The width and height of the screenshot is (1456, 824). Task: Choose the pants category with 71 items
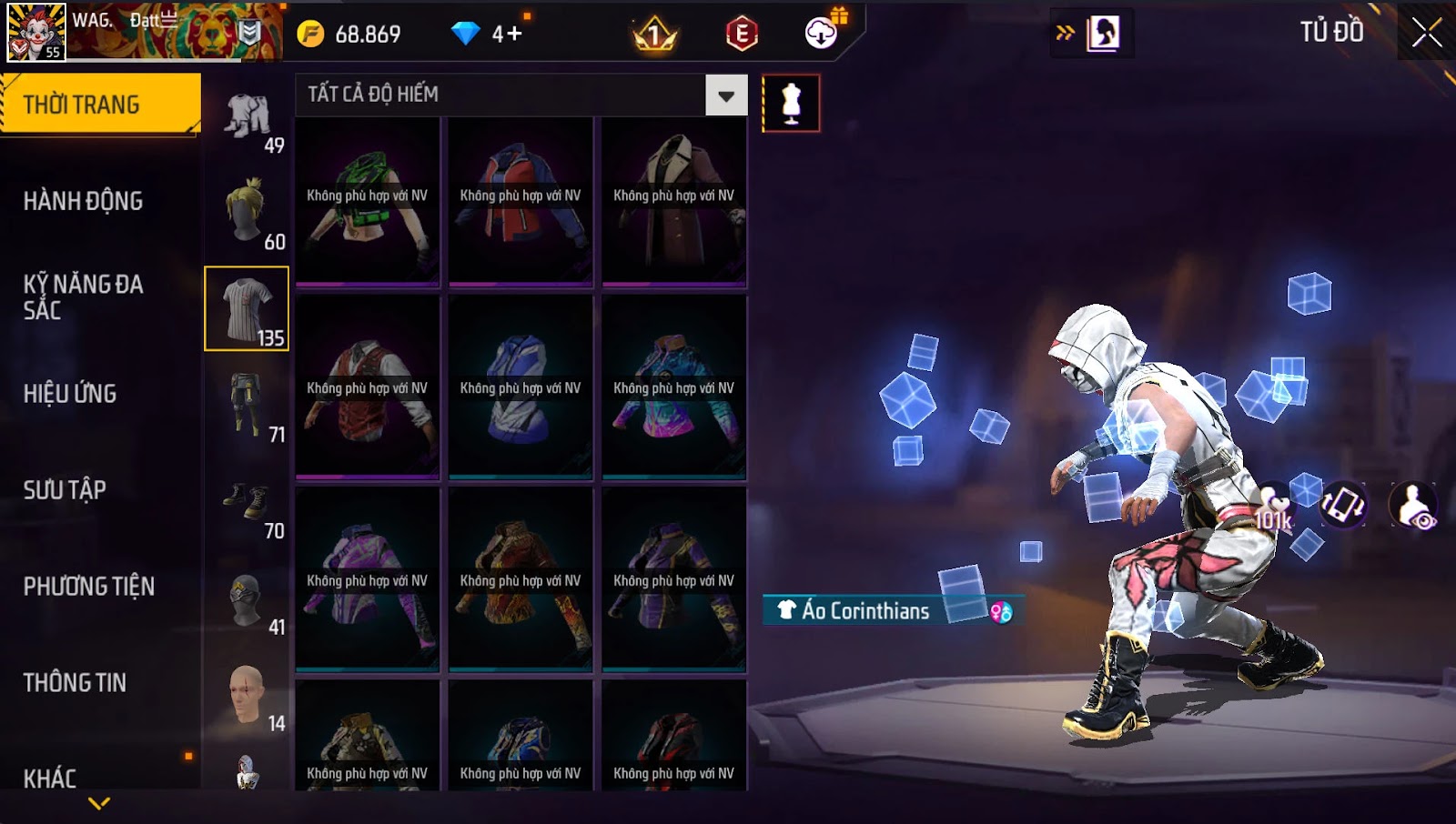point(247,405)
